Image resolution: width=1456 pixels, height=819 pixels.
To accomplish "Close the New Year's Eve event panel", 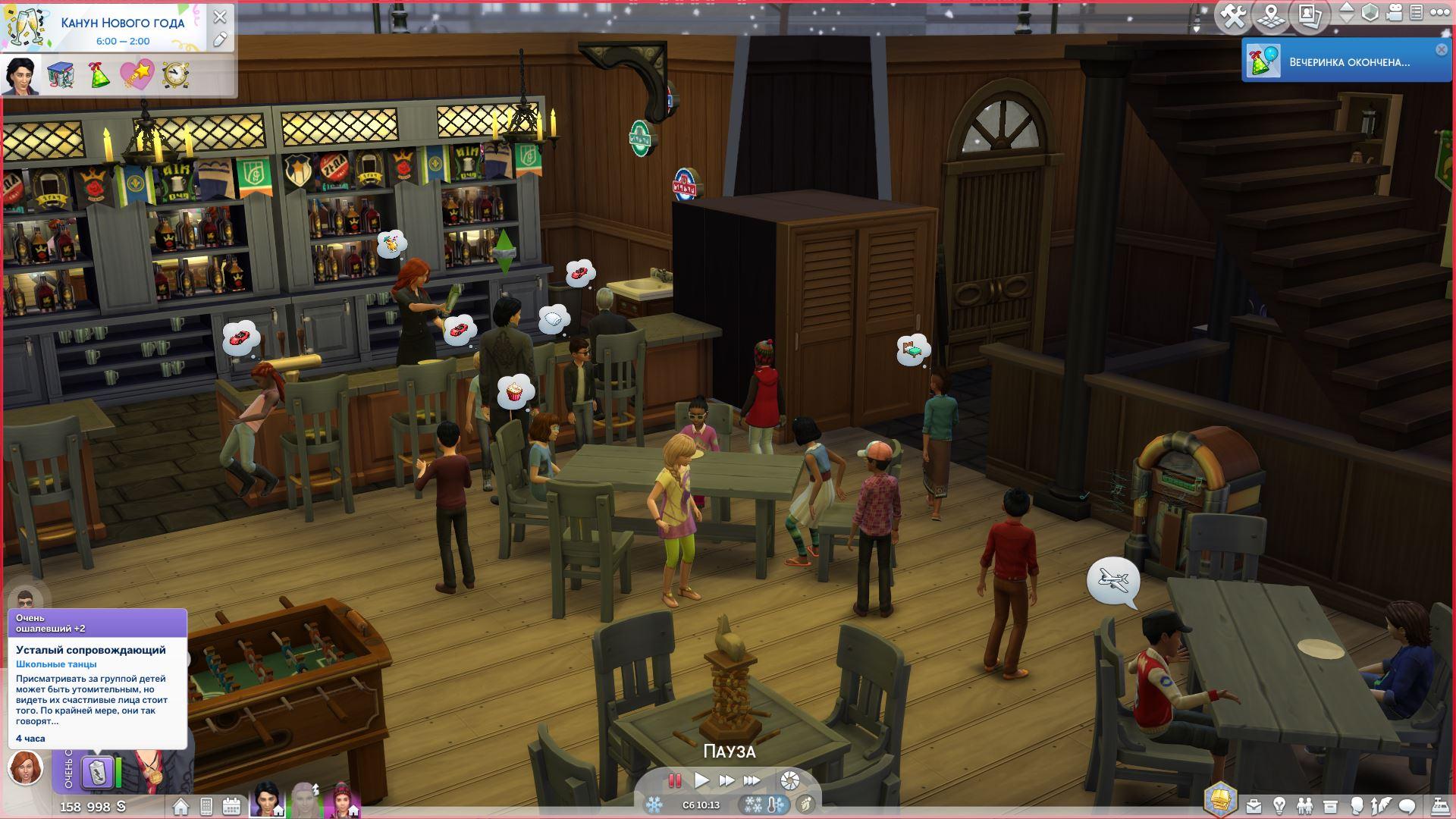I will tap(220, 17).
